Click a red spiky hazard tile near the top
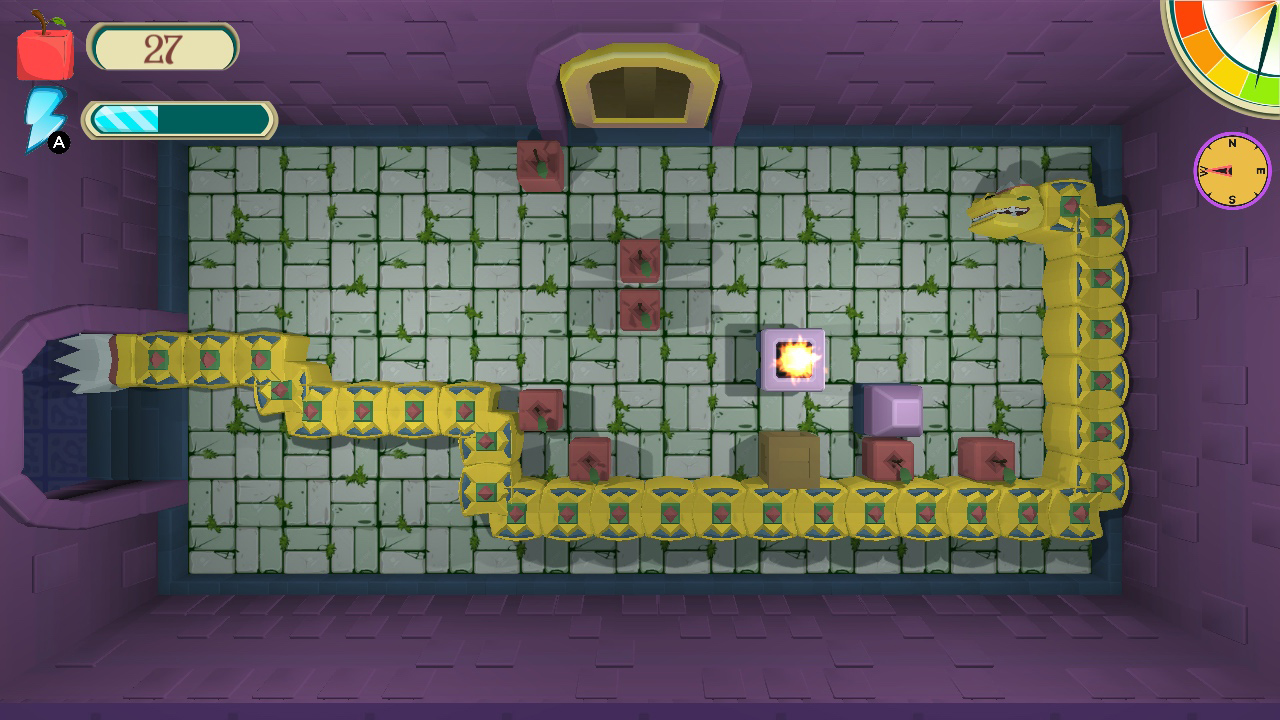1280x720 pixels. (x=540, y=163)
